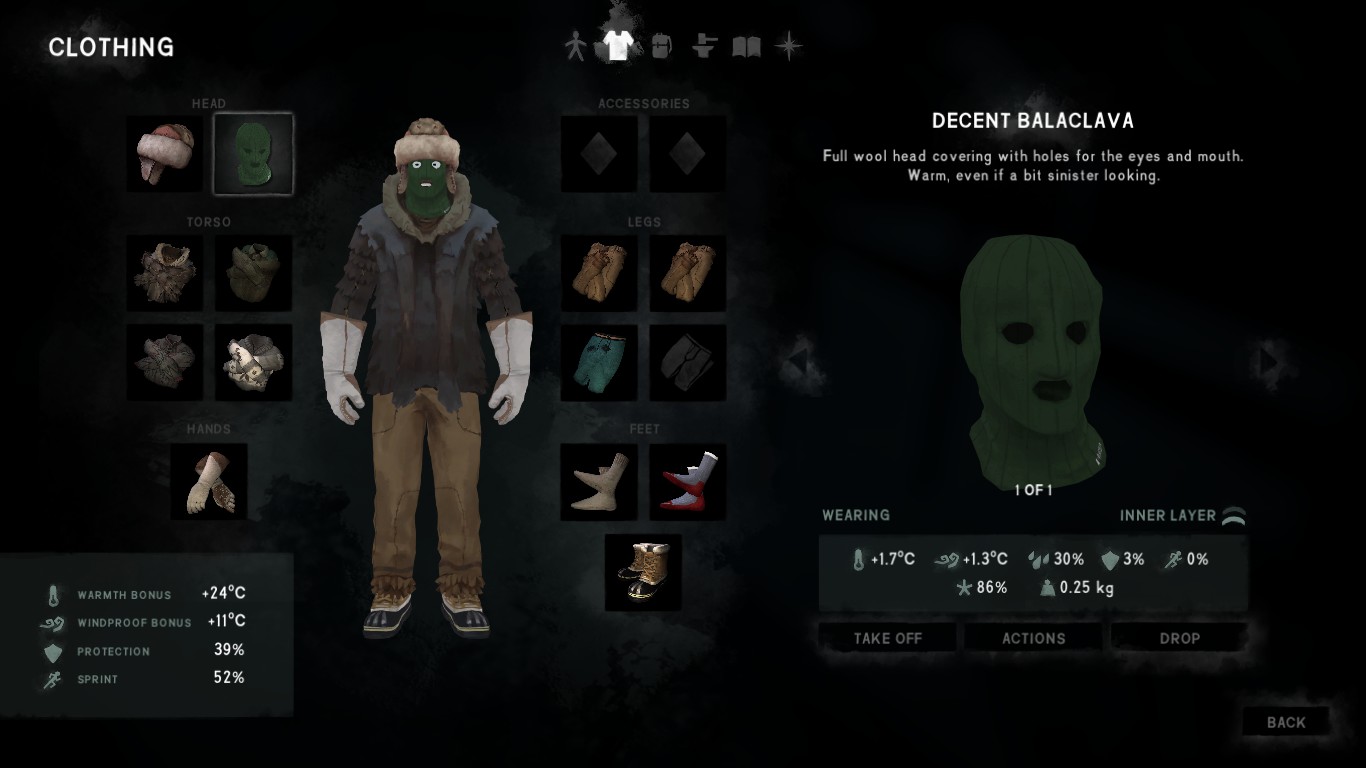Select the black pants legs slot

[x=688, y=362]
